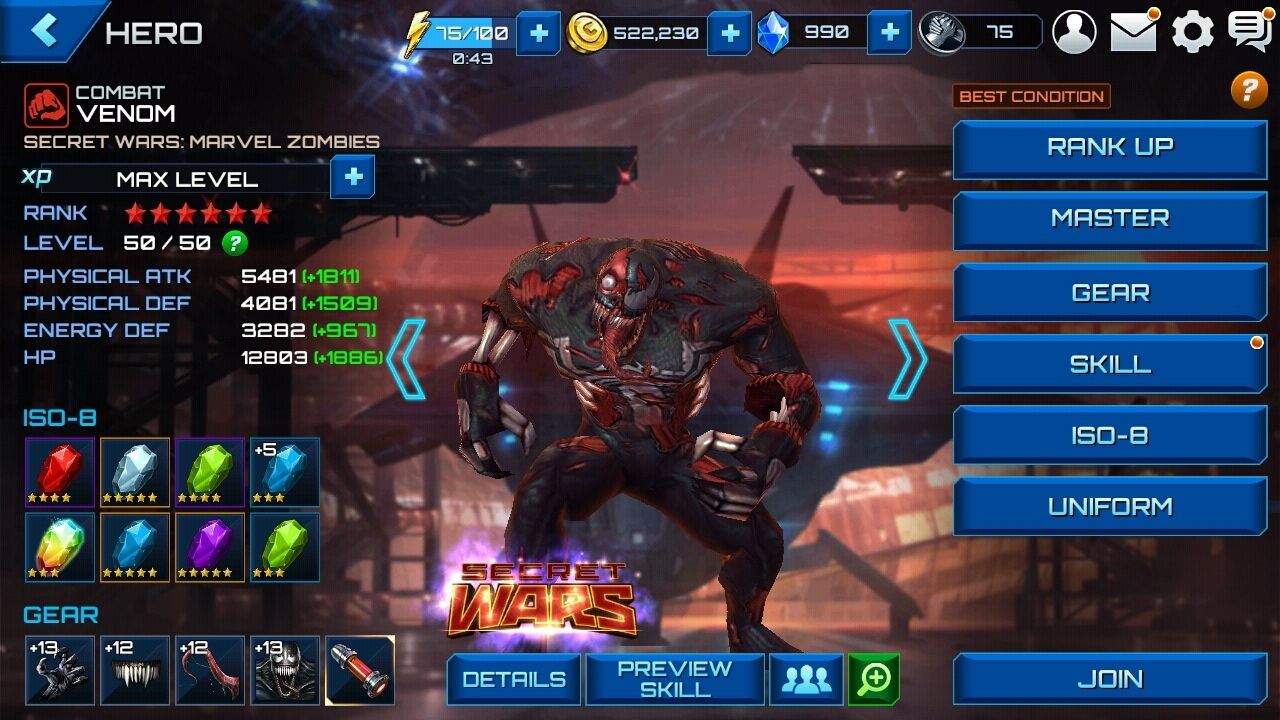Show hero Details
This screenshot has width=1280, height=720.
click(x=512, y=680)
